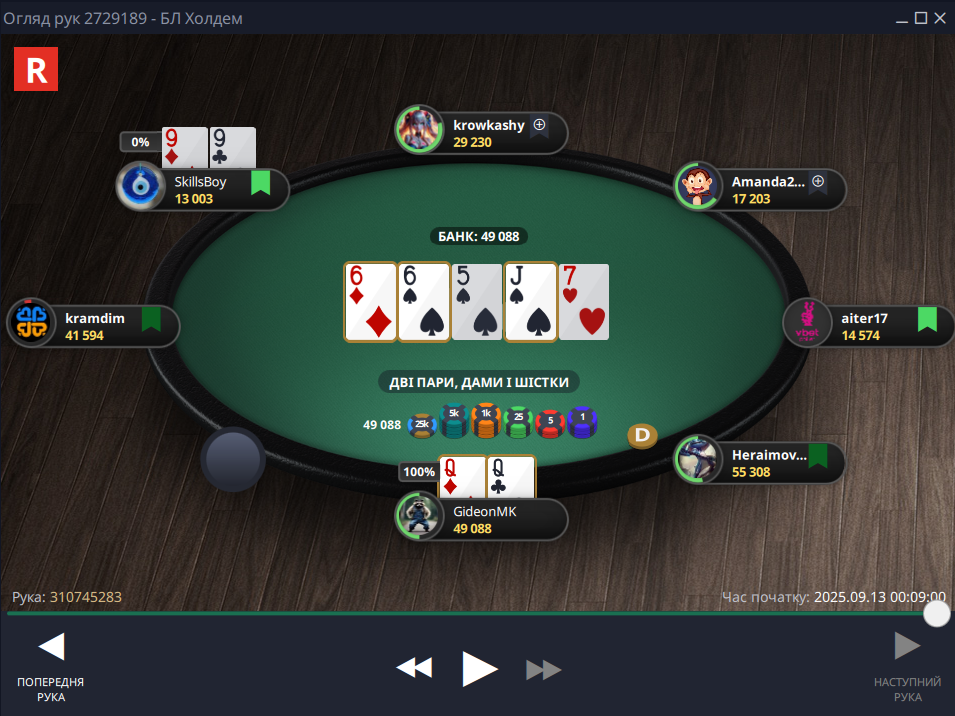Click the plus icon beside krowkashy

click(539, 126)
